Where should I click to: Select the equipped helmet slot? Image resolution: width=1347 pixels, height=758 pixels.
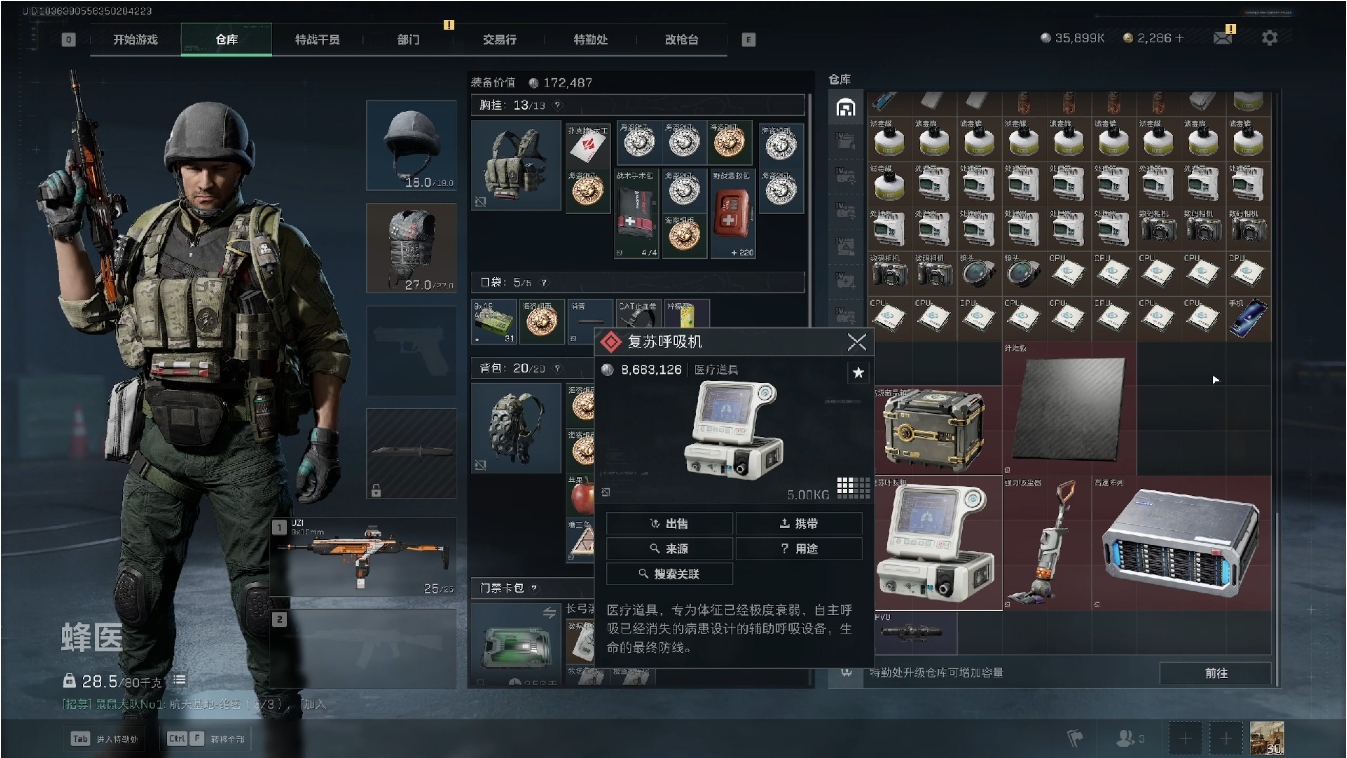click(410, 145)
